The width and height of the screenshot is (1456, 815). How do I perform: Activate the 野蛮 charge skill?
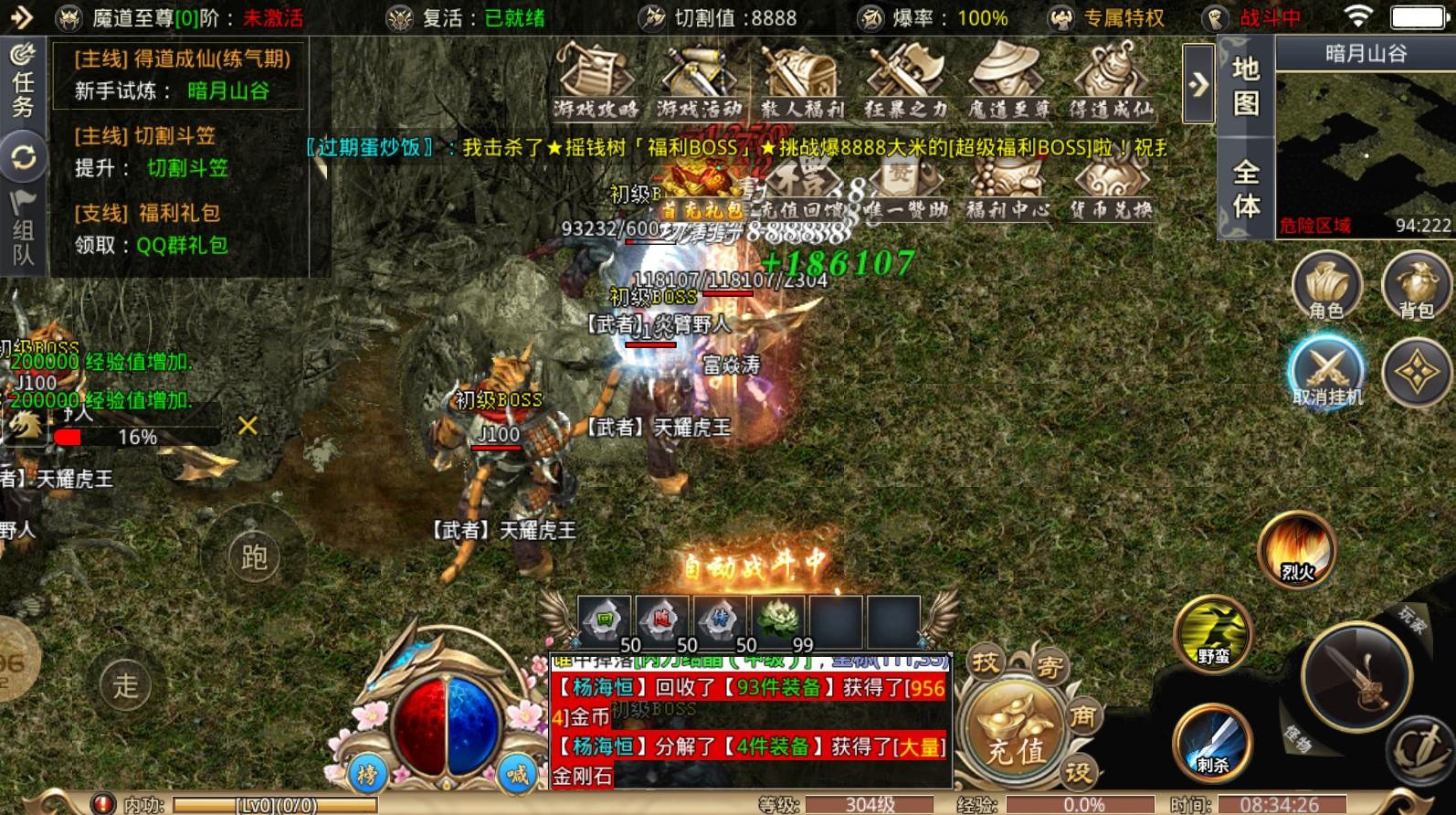1213,632
